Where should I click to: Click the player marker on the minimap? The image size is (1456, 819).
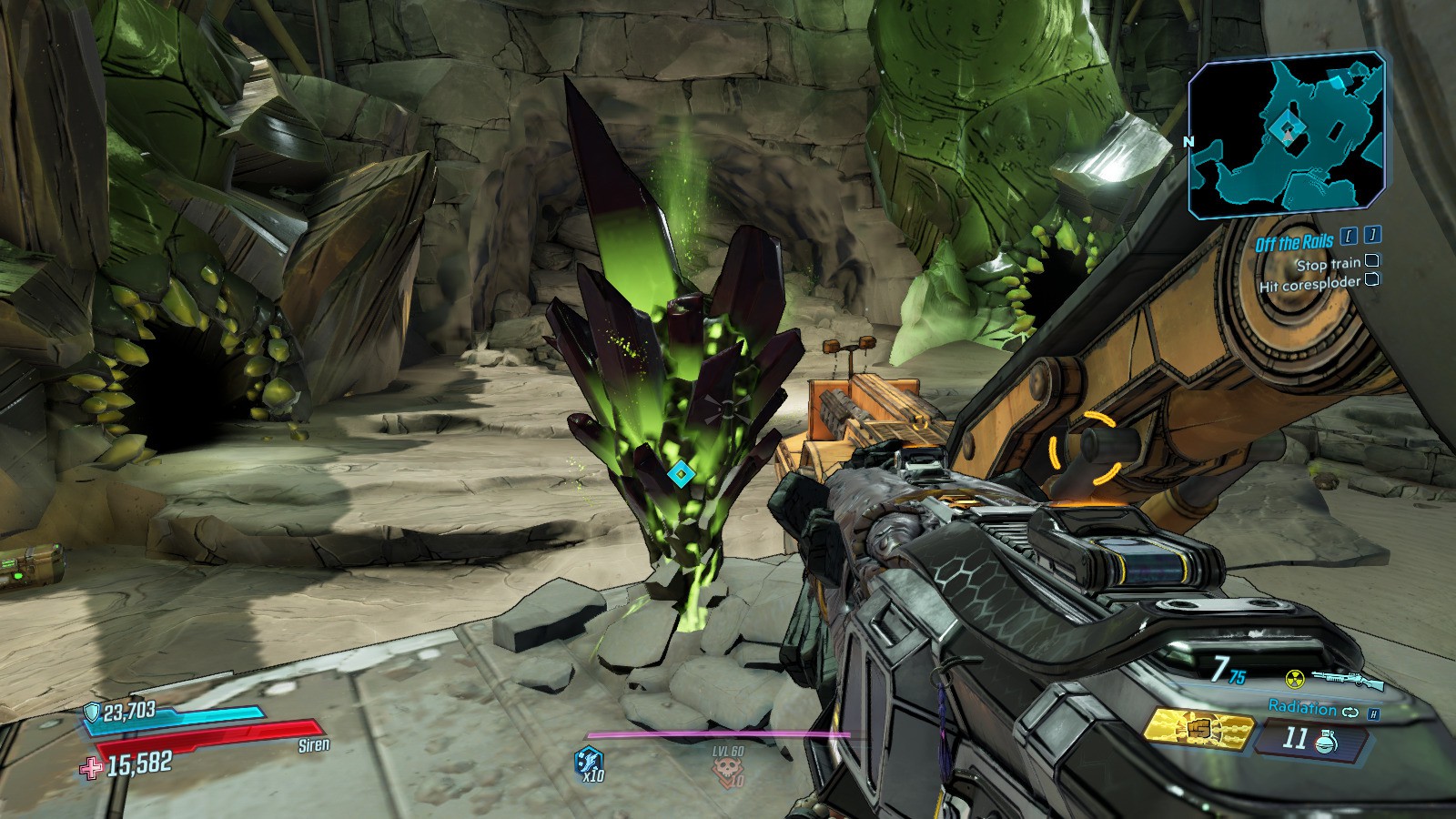coord(1286,130)
